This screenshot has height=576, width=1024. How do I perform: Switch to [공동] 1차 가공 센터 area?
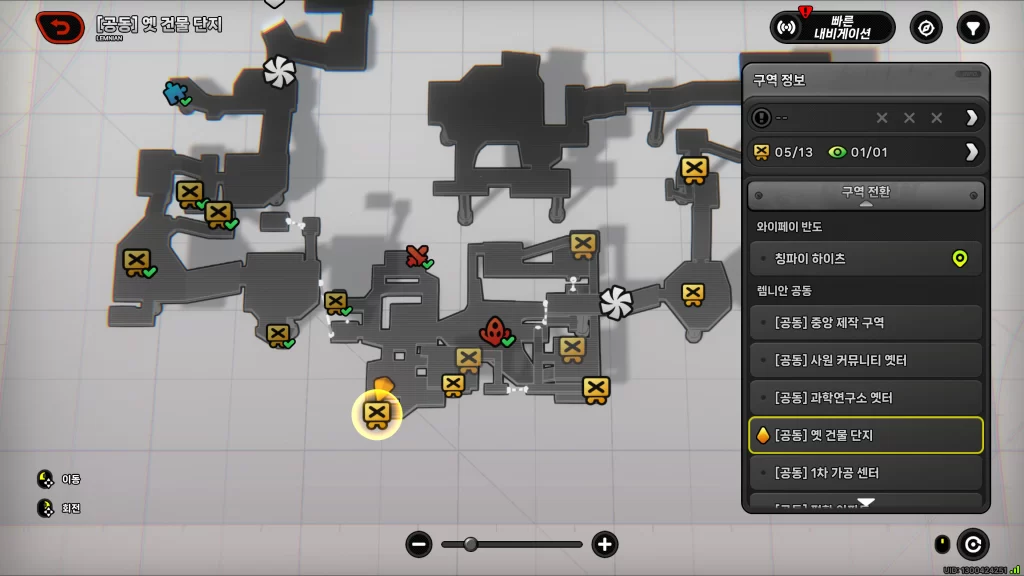point(866,472)
